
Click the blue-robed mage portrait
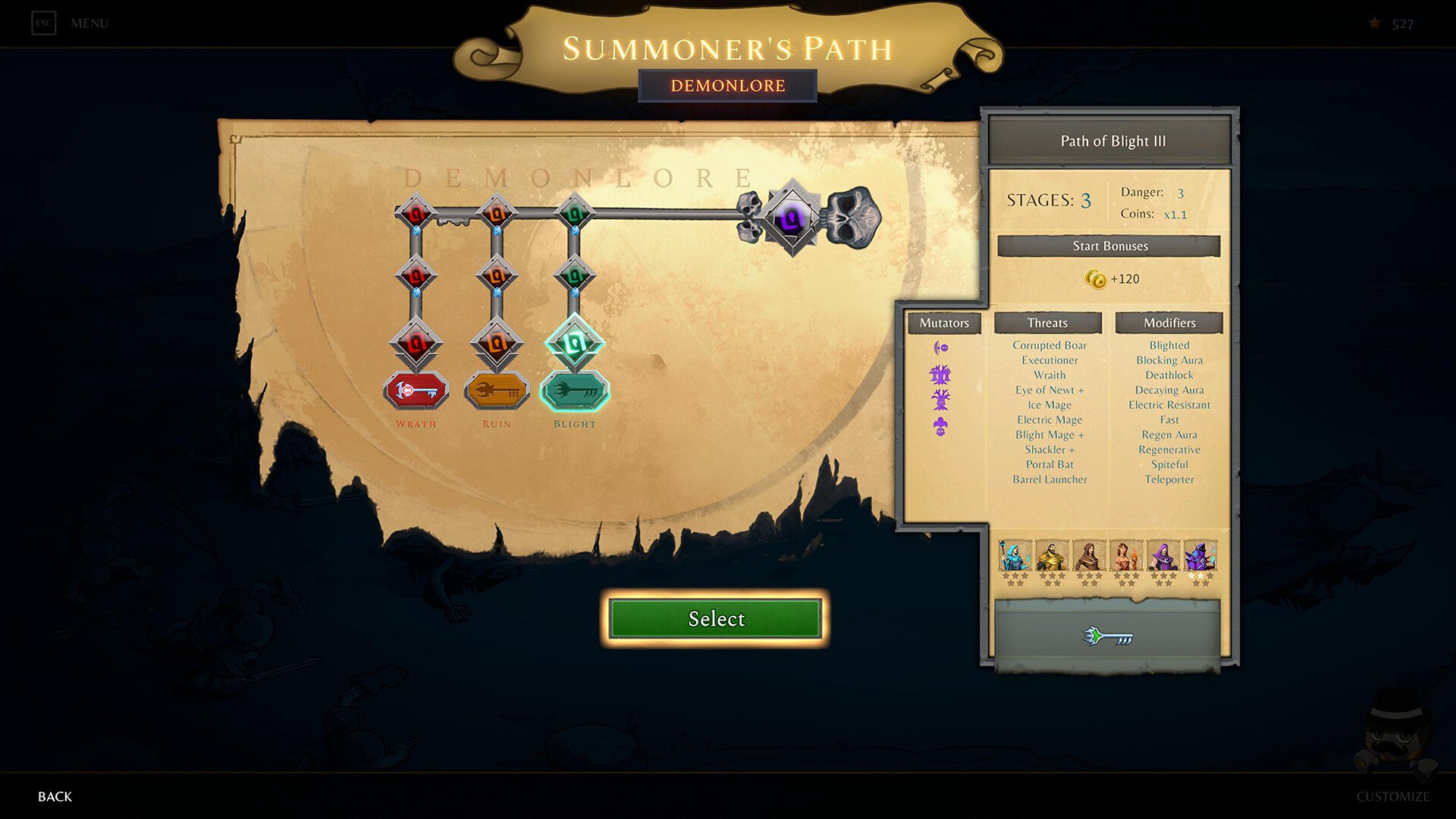coord(1014,556)
